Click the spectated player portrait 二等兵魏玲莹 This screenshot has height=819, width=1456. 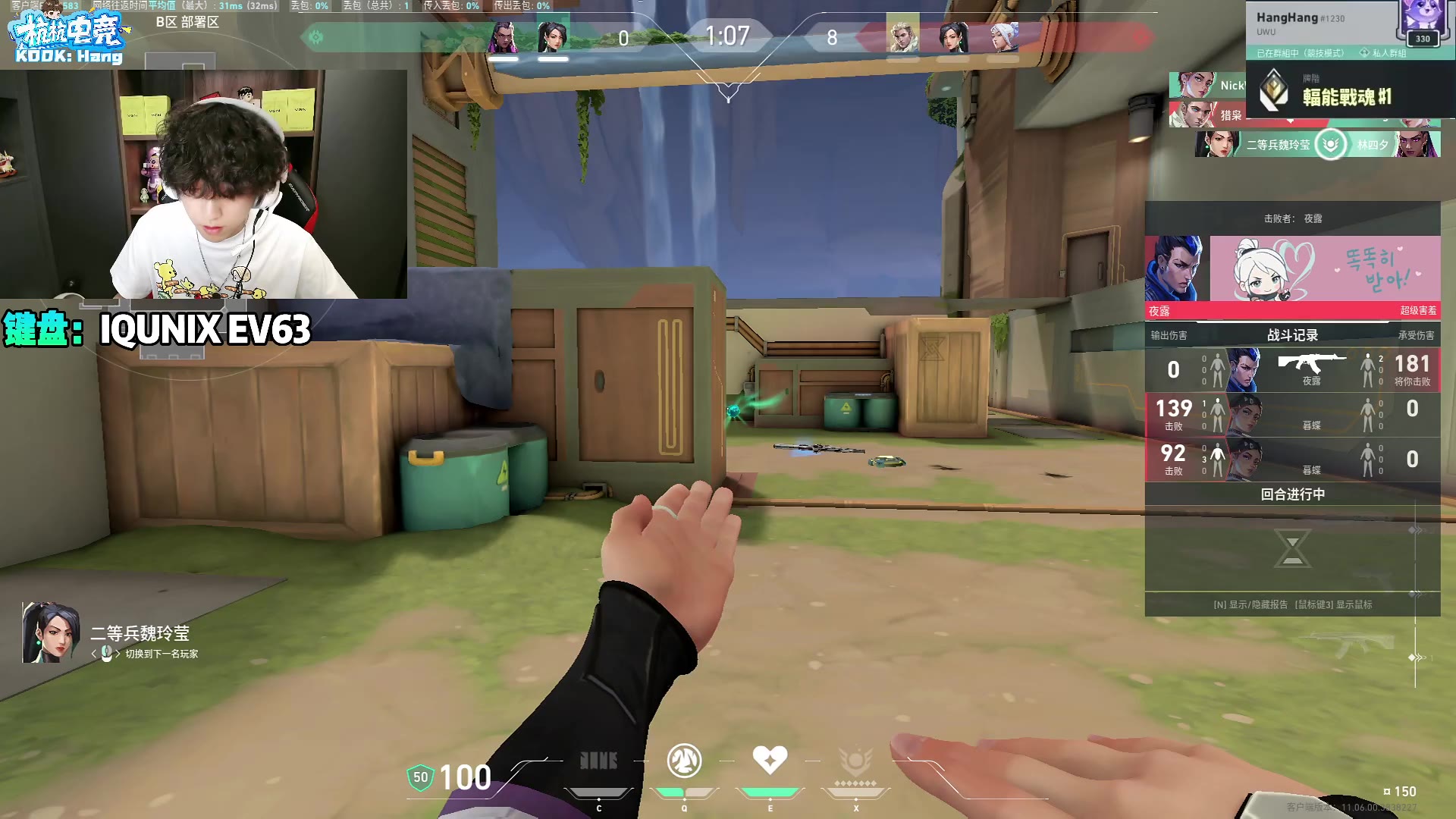tap(51, 634)
